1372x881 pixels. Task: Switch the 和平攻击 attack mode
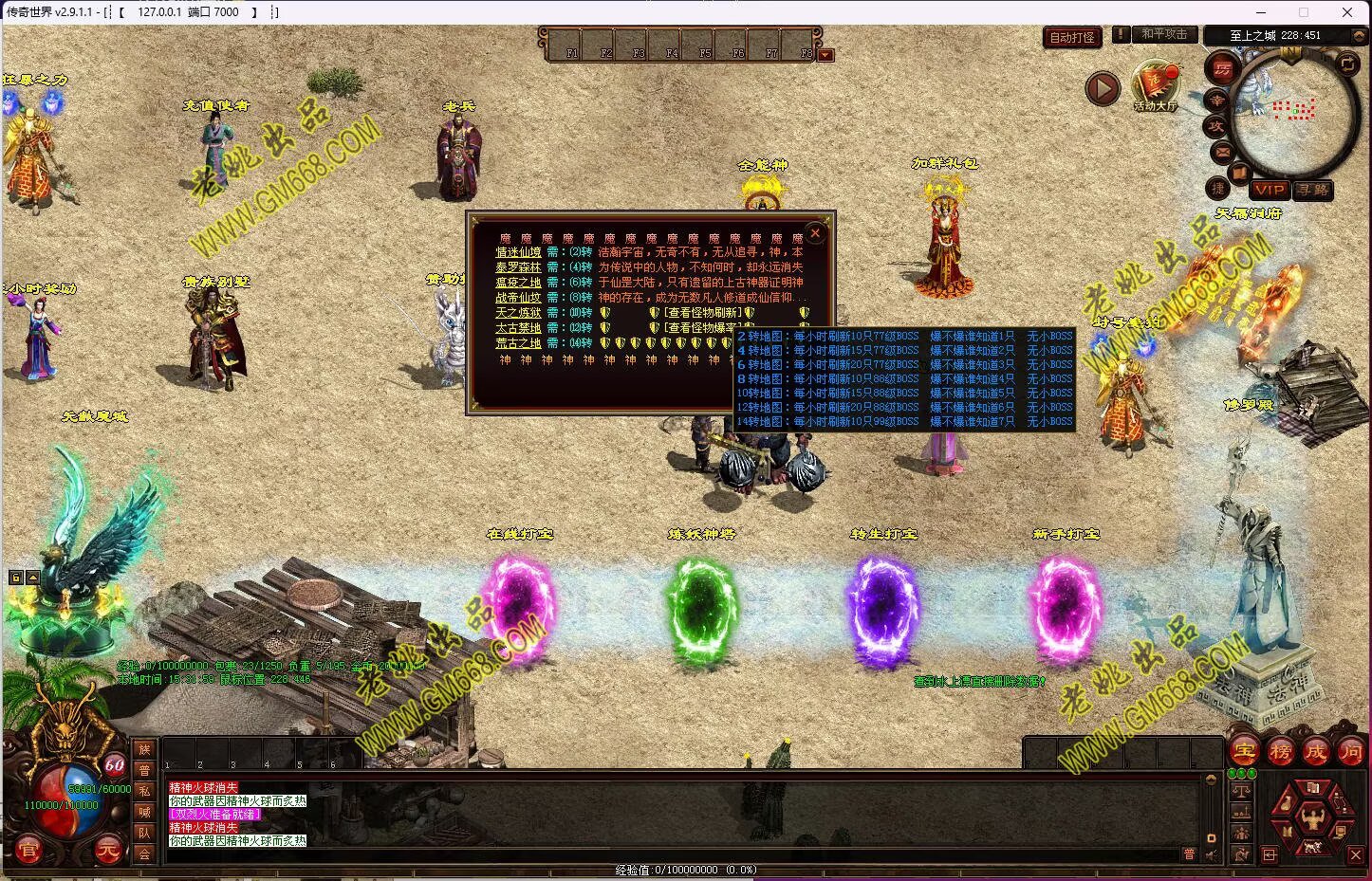pyautogui.click(x=1163, y=34)
